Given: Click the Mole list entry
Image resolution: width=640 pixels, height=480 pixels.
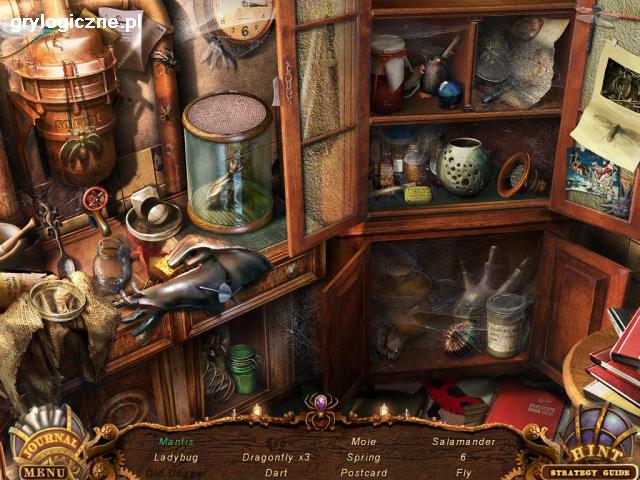Looking at the screenshot, I should point(364,441).
